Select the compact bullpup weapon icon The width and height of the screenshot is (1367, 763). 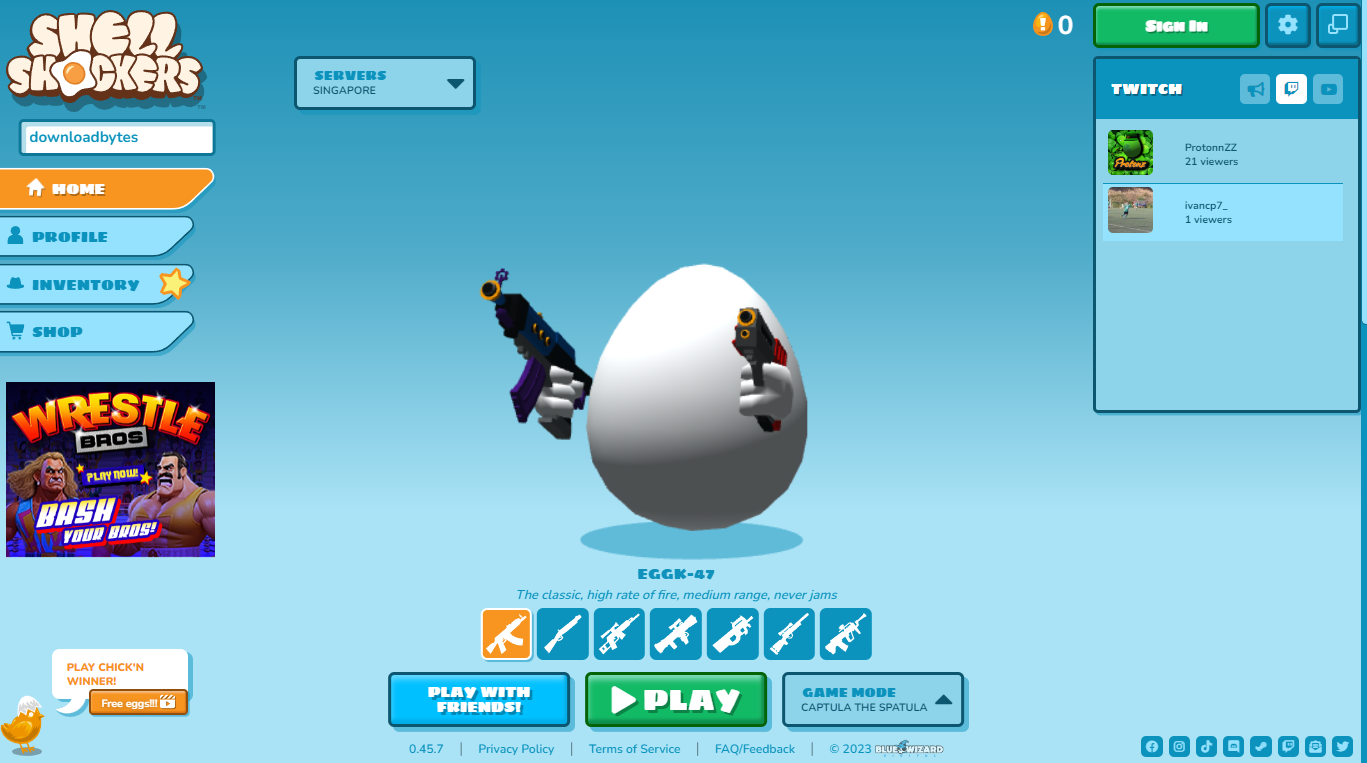tap(733, 633)
